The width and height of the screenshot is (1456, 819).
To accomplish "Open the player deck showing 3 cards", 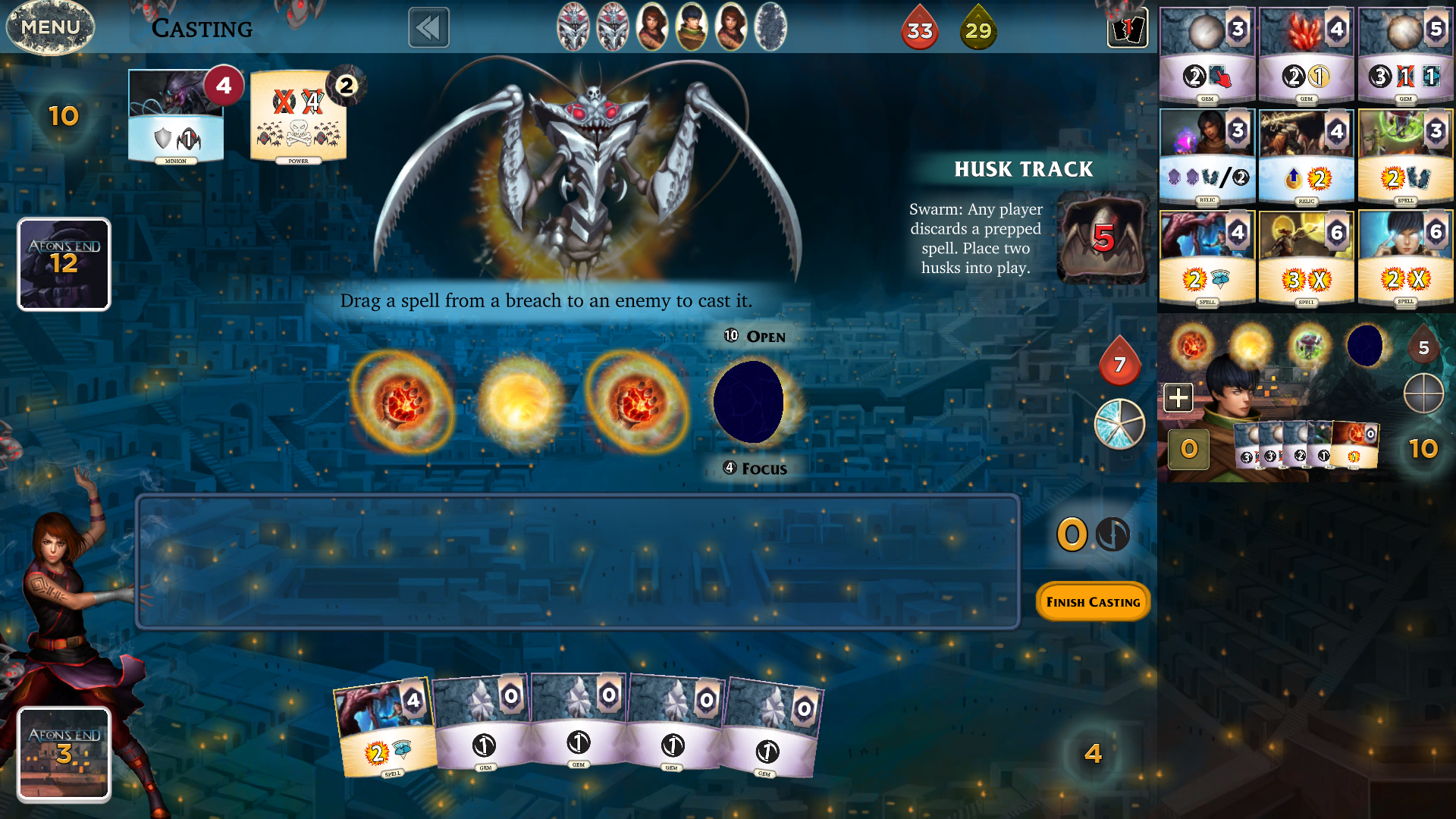I will pos(64,753).
